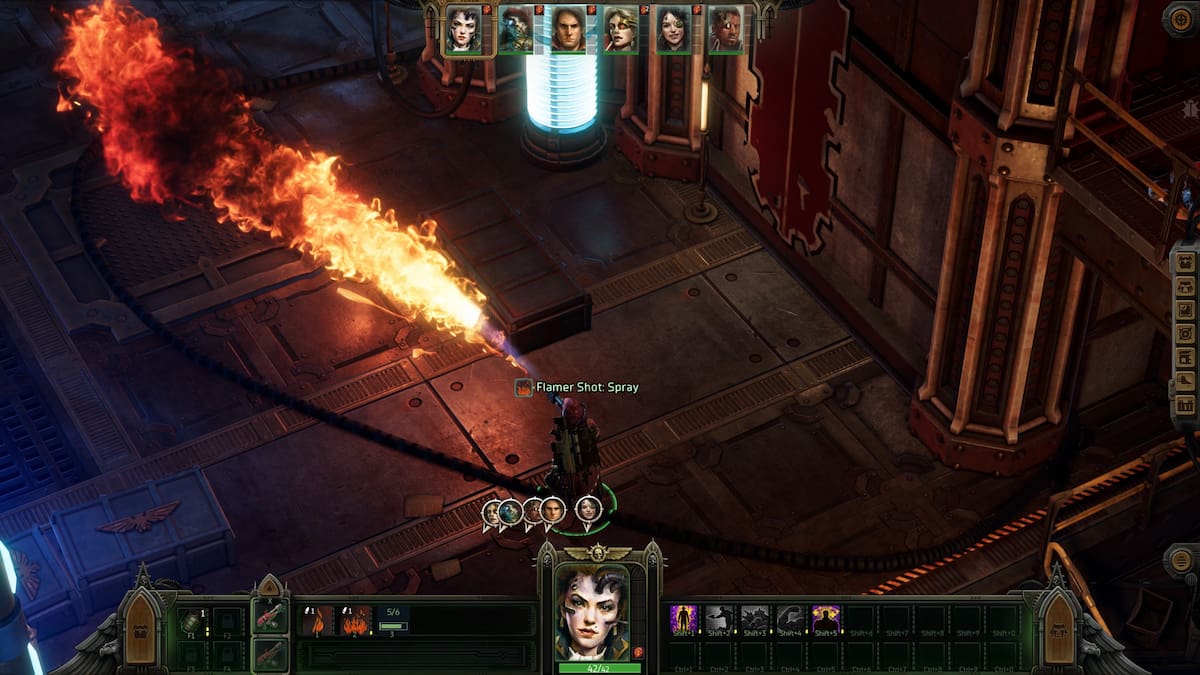Screen dimensions: 1200x675
Task: Reload the flamer showing 5/6 ammo
Action: click(x=393, y=621)
